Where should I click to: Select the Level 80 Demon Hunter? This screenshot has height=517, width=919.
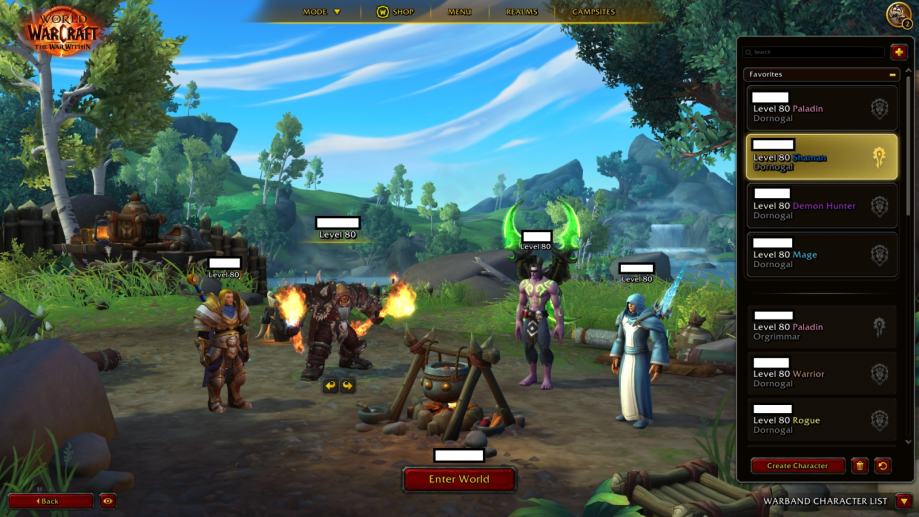coord(821,205)
